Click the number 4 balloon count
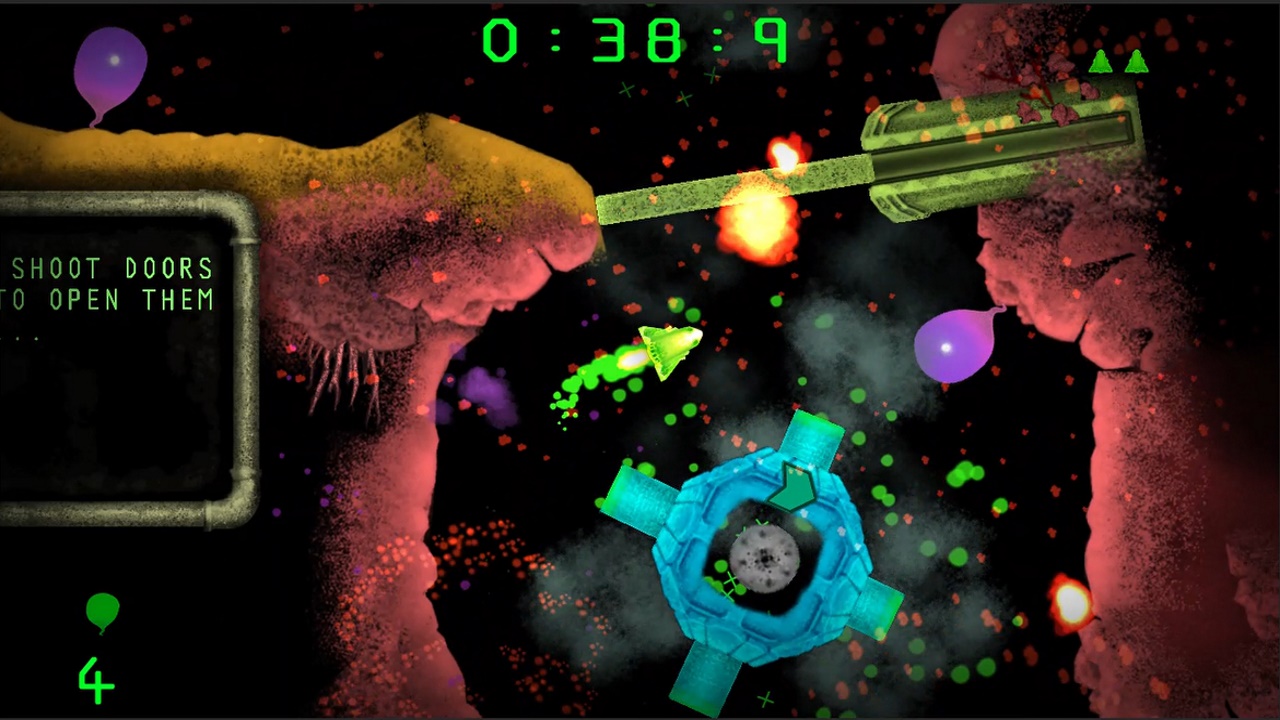 [95, 678]
